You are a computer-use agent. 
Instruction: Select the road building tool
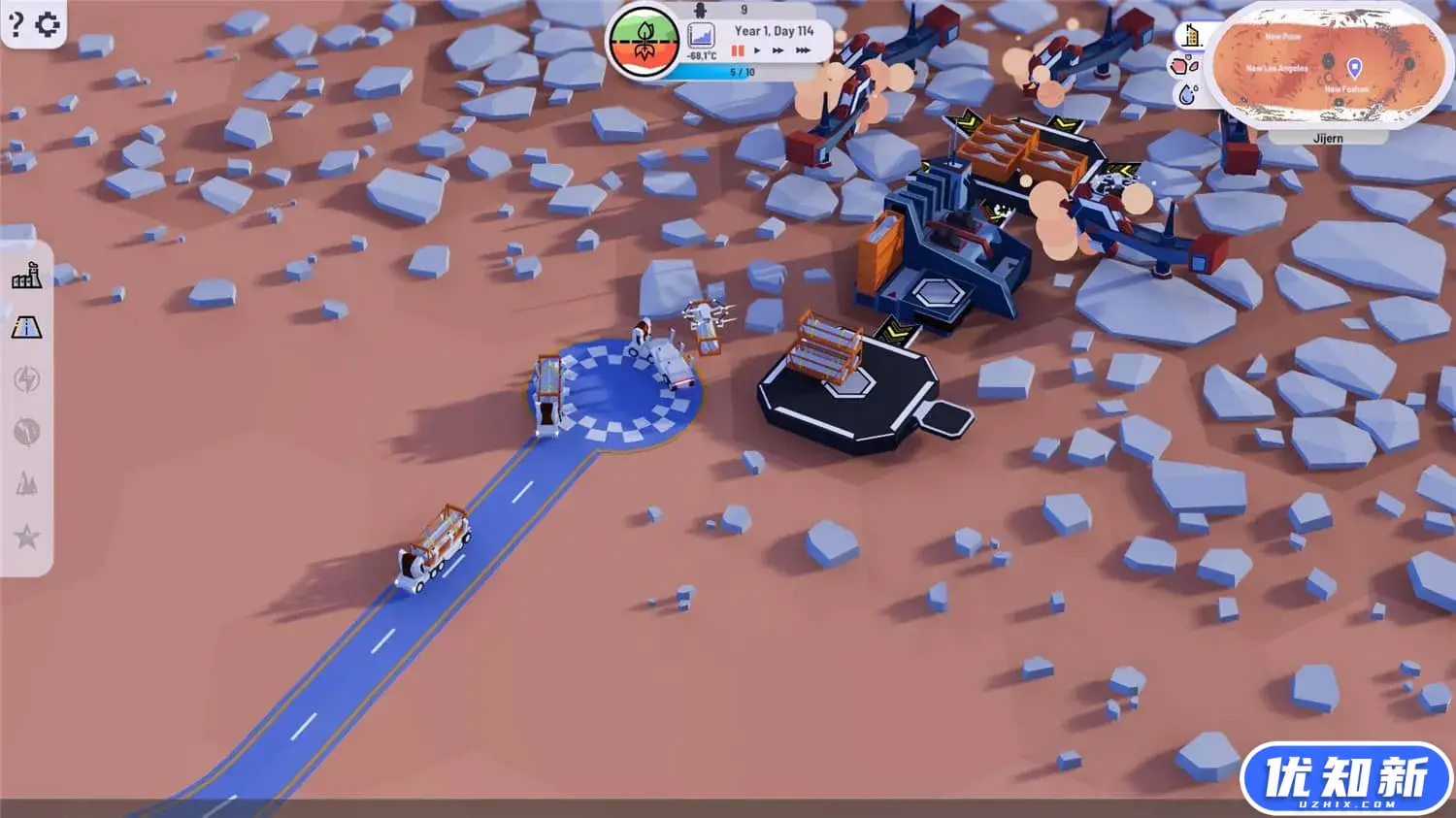(26, 328)
